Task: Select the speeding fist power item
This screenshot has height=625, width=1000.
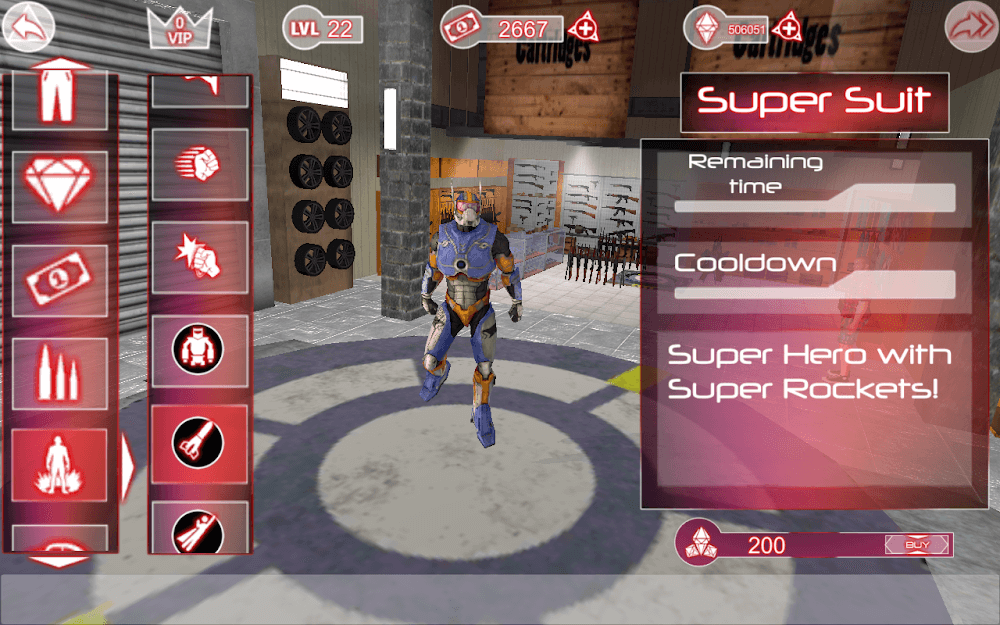Action: [200, 162]
